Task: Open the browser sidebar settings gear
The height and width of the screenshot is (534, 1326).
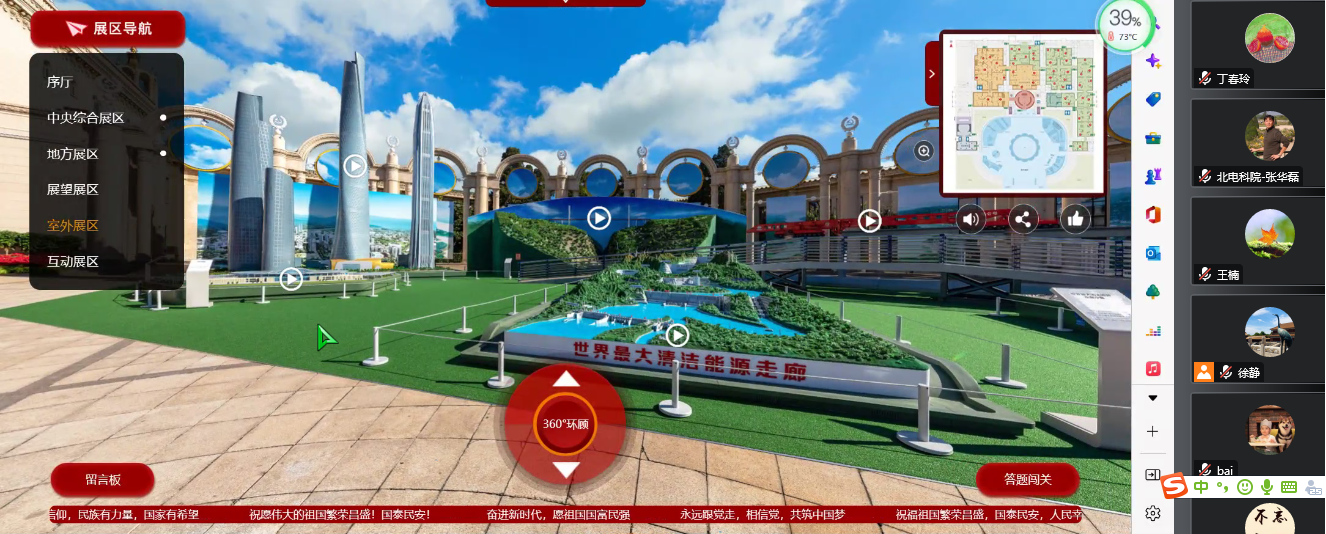Action: pyautogui.click(x=1152, y=513)
